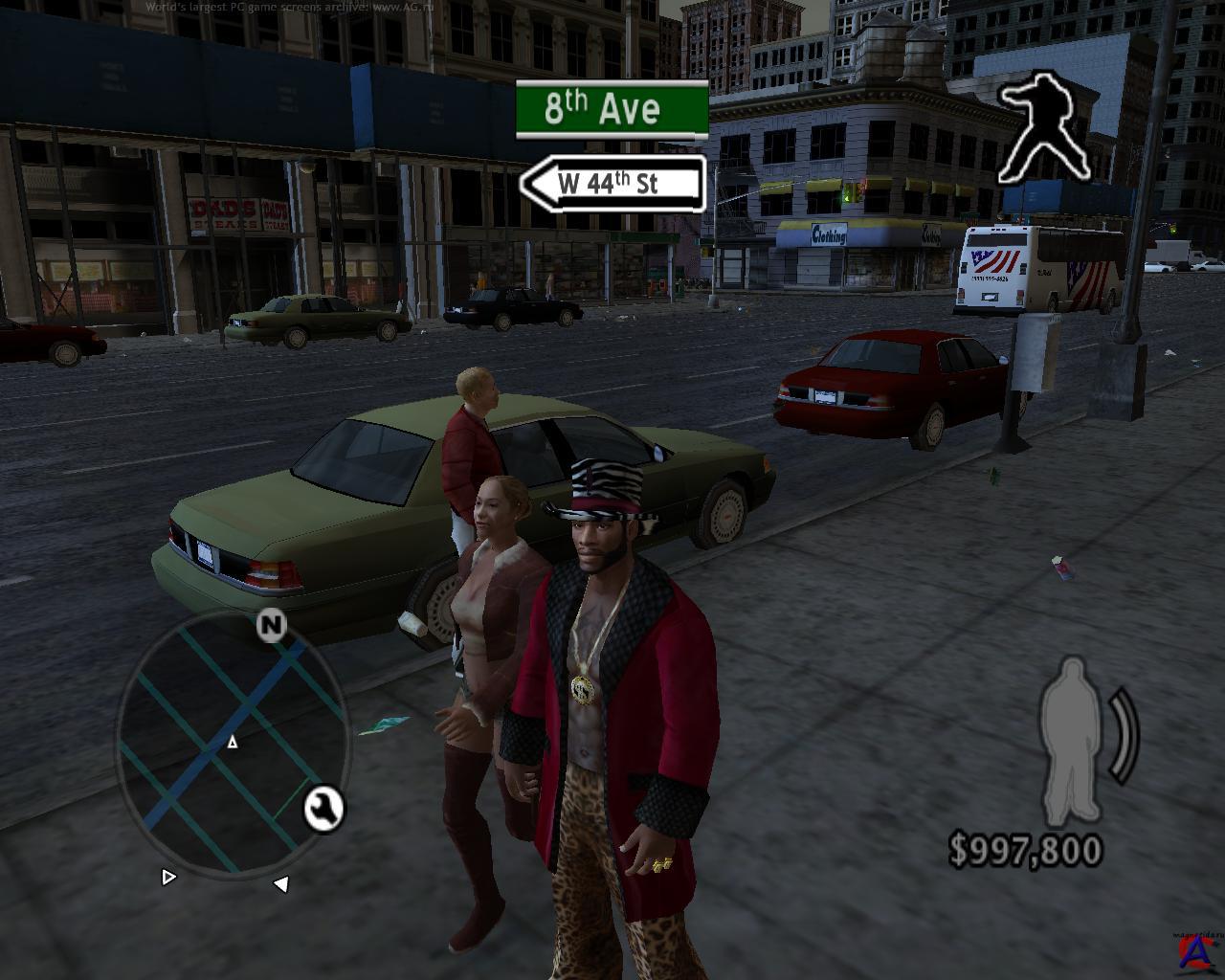Screen dimensions: 1225x980
Task: Click the N compass marker on minimap
Action: point(272,625)
